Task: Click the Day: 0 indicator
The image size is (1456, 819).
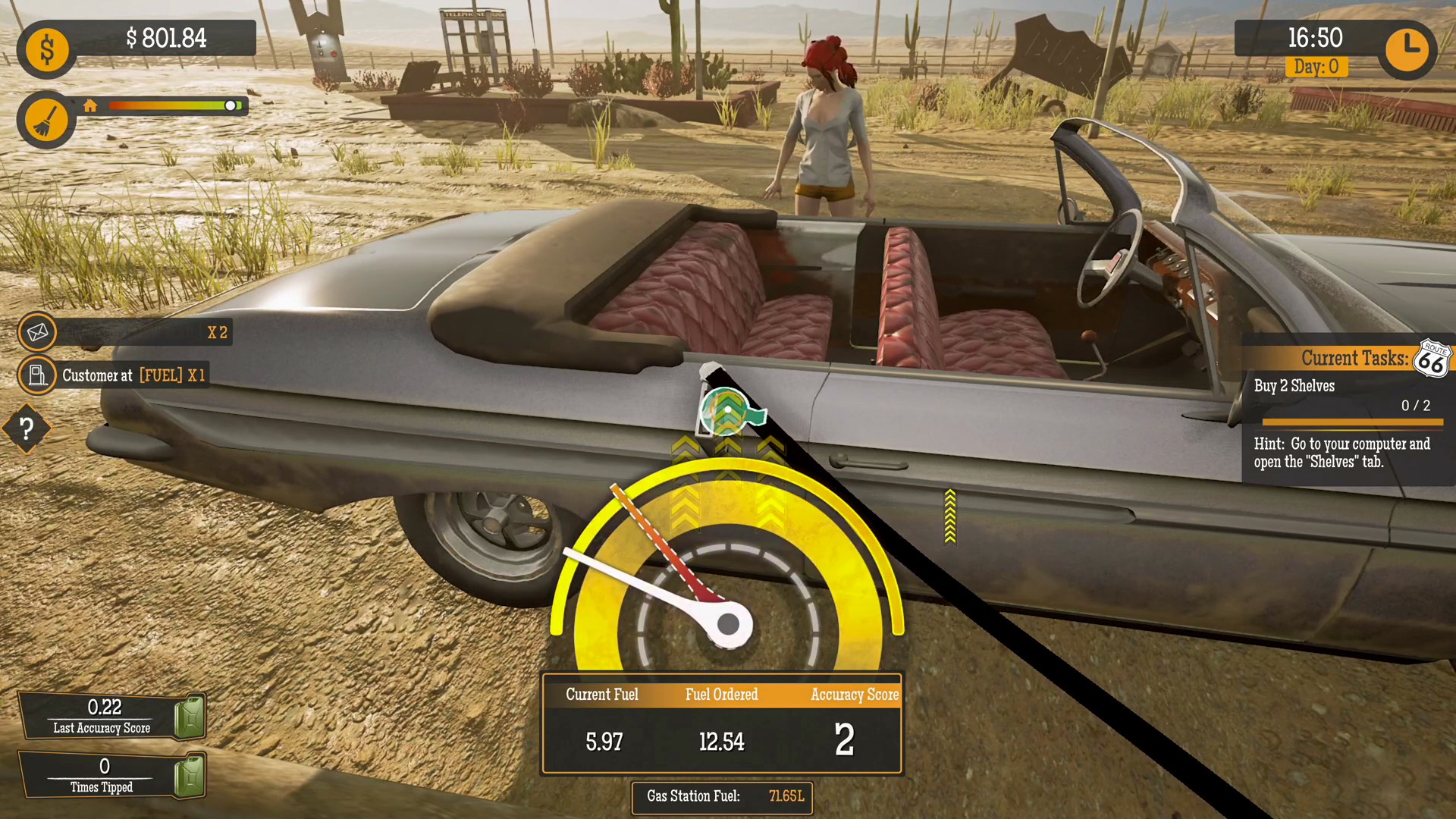Action: [1316, 67]
